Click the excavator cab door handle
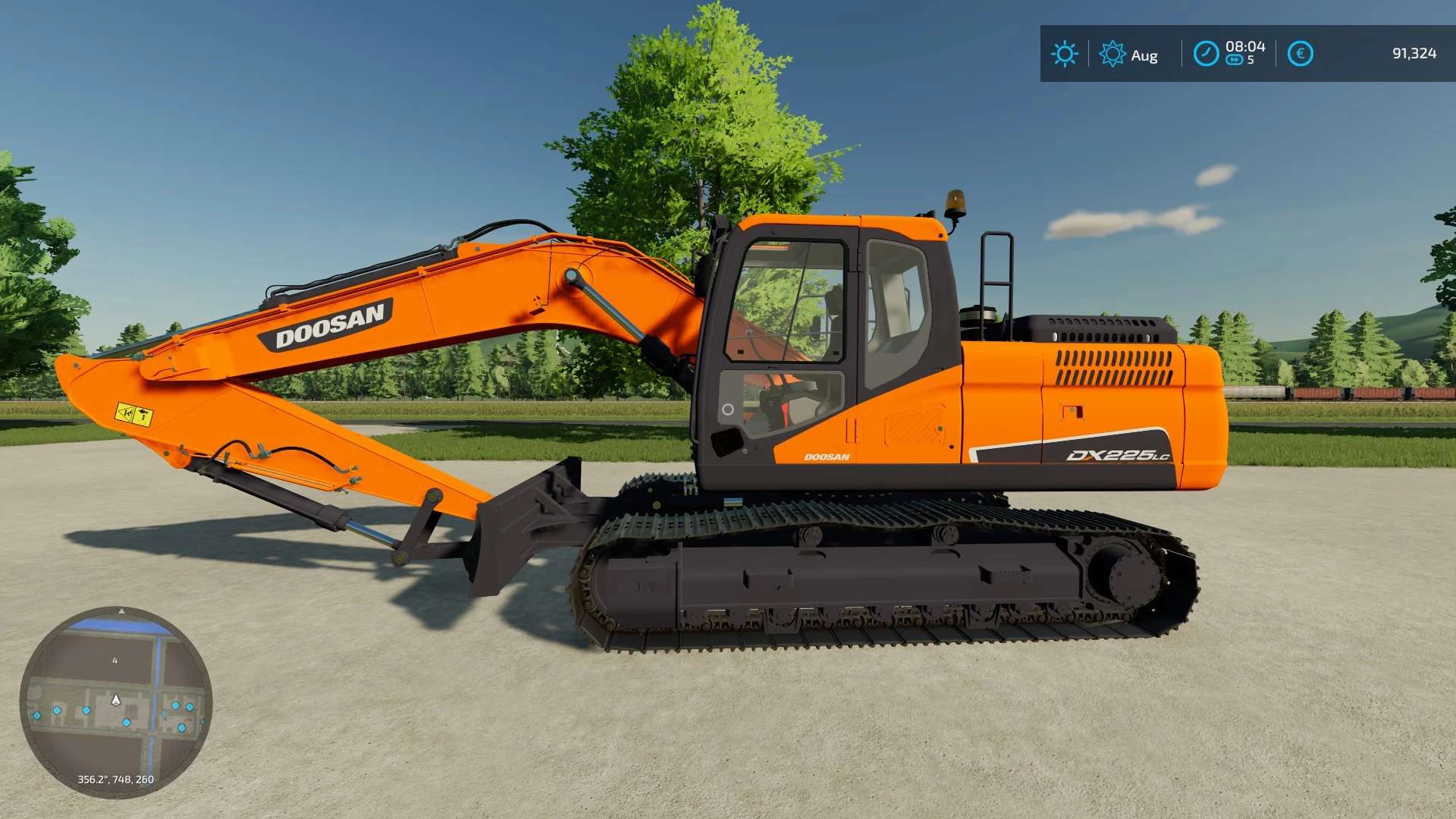 click(727, 410)
